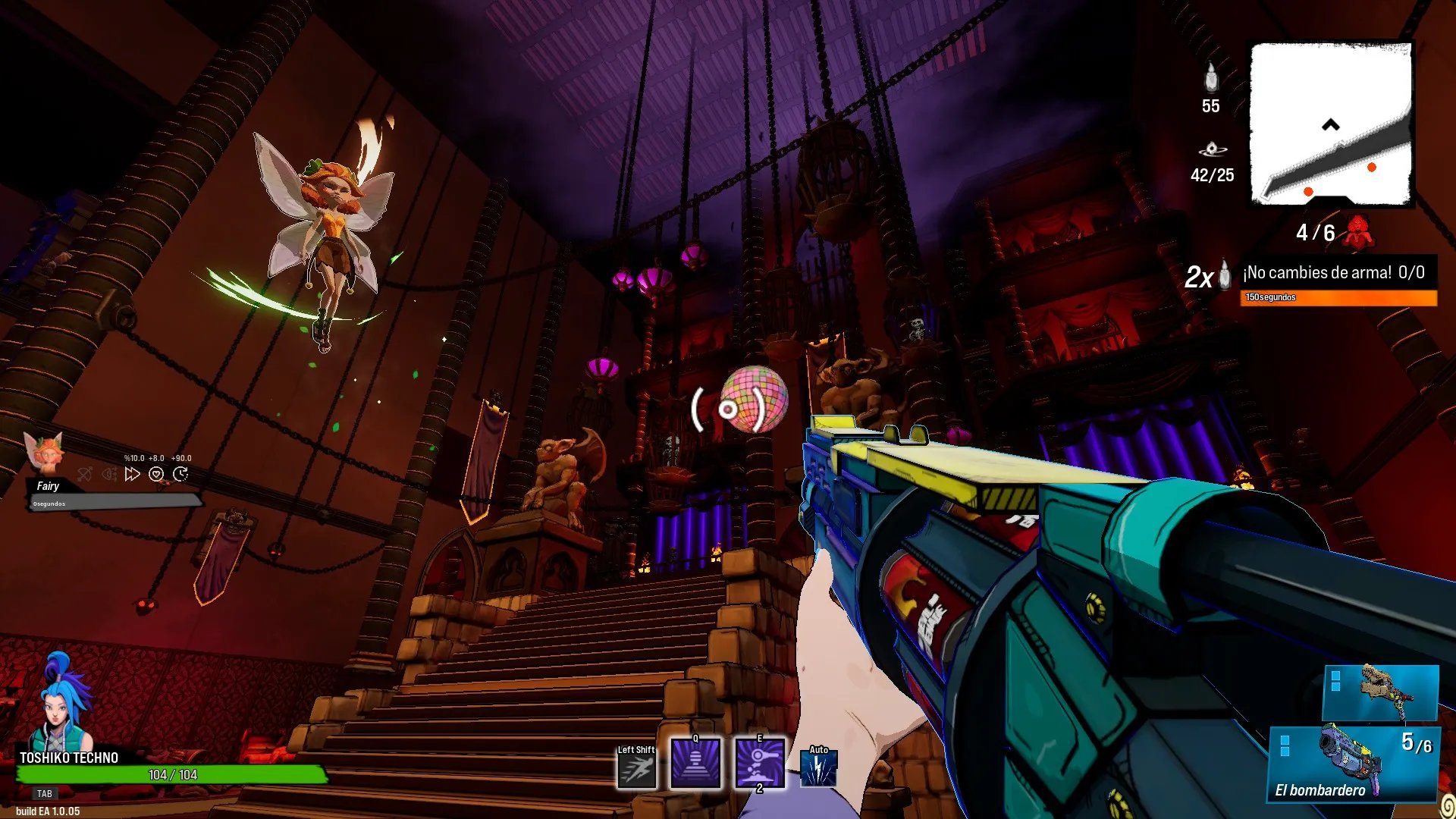
Task: Trigger the E hair dryer ability
Action: (760, 764)
